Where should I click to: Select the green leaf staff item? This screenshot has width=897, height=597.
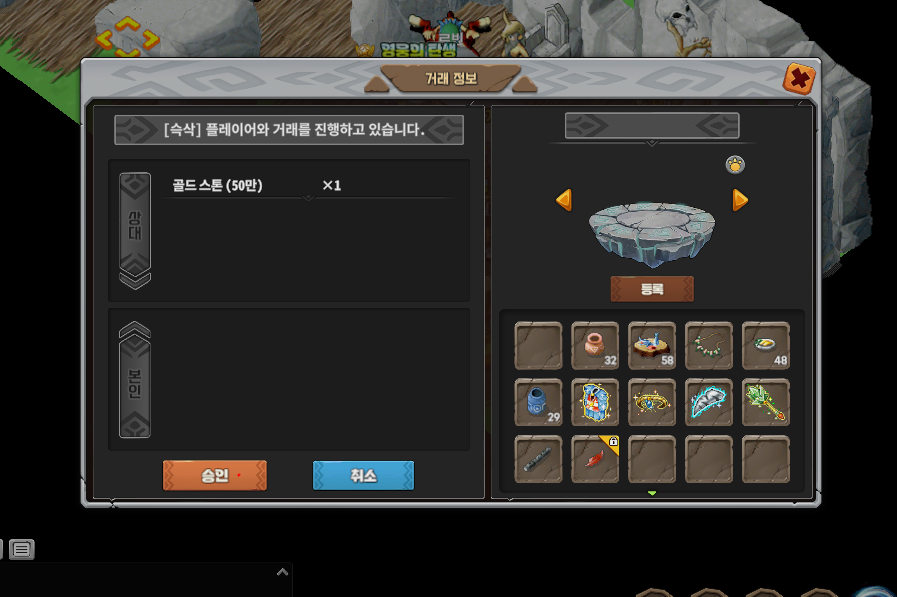766,403
